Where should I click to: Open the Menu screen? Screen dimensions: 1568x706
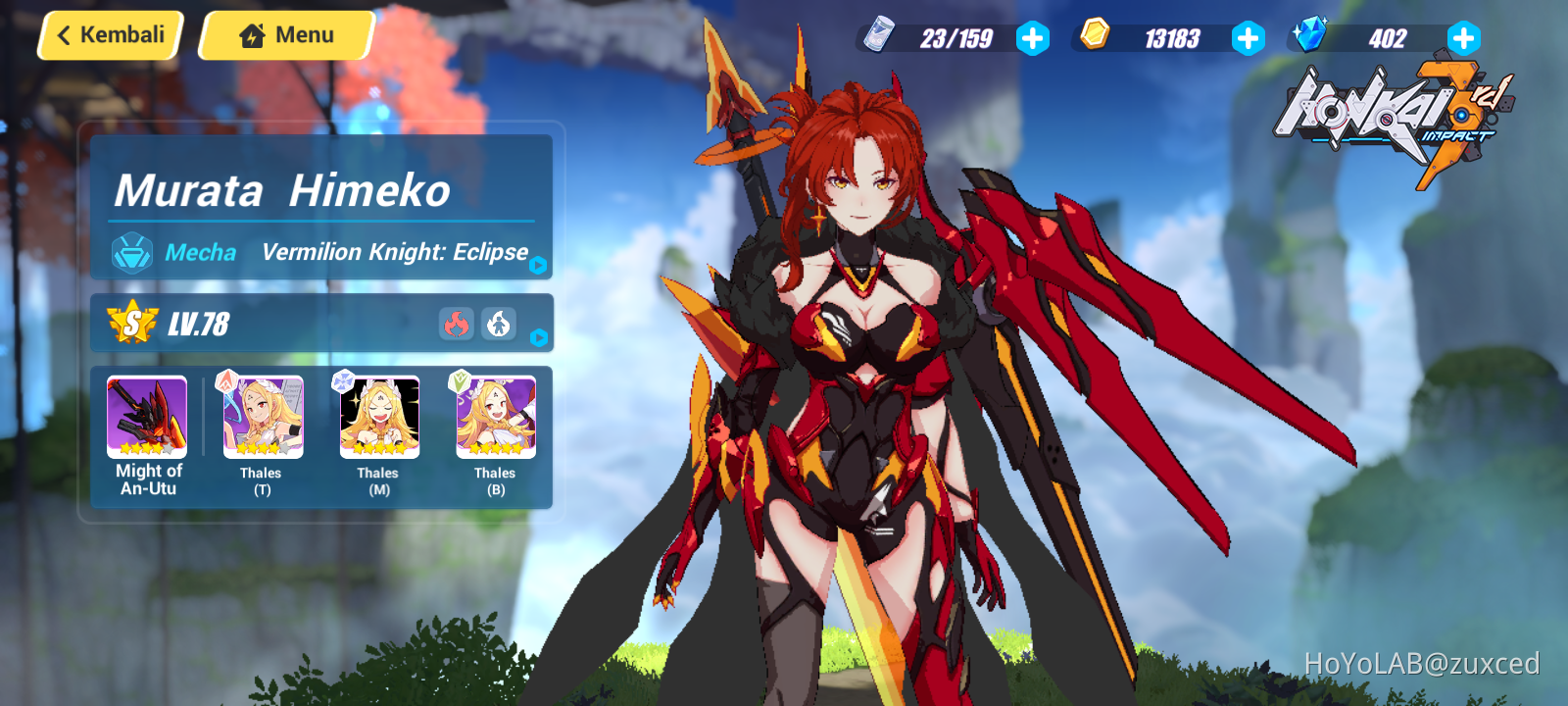[284, 34]
